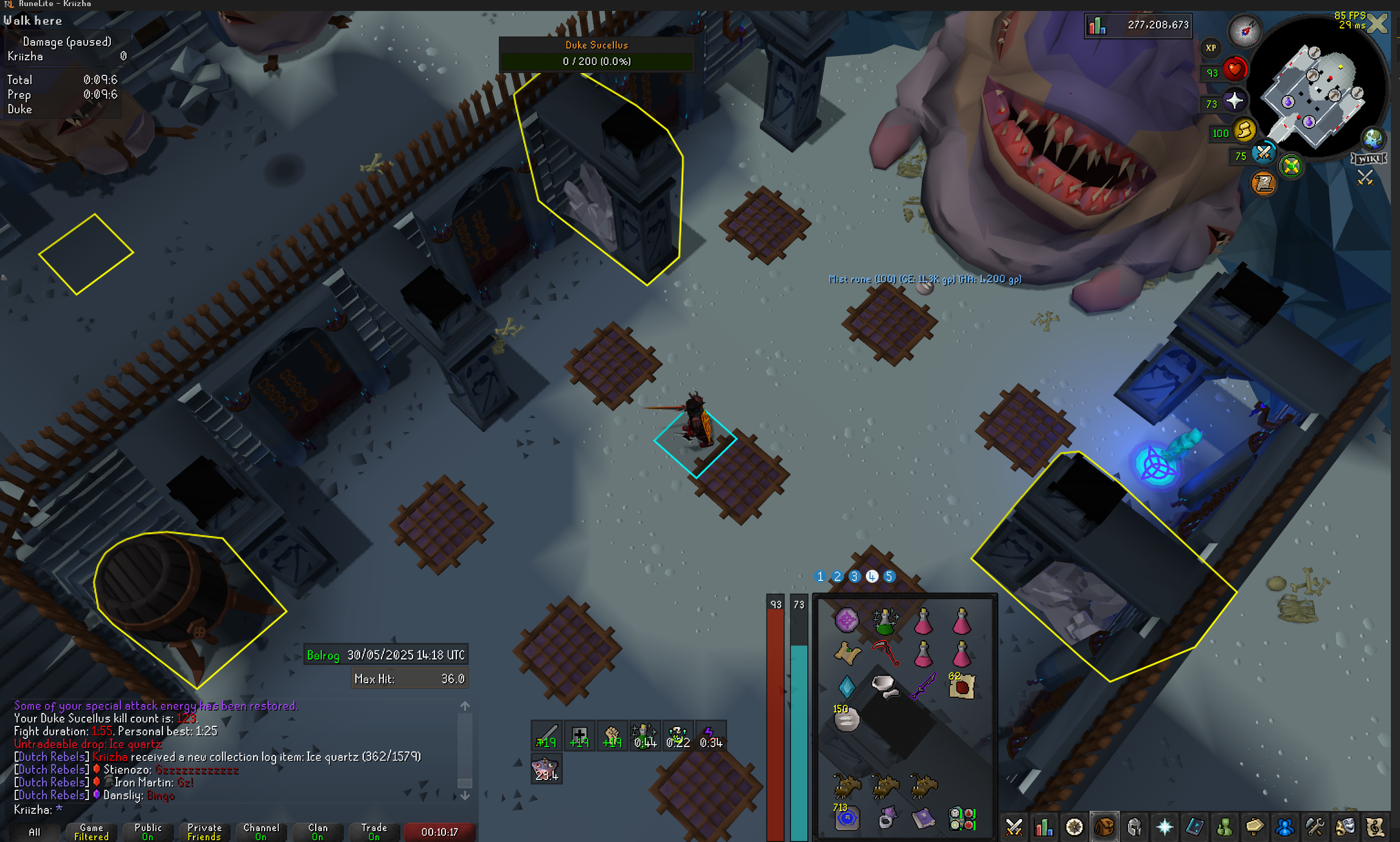Show the Worn Equipment tab
Image resolution: width=1400 pixels, height=842 pixels.
[x=1134, y=827]
